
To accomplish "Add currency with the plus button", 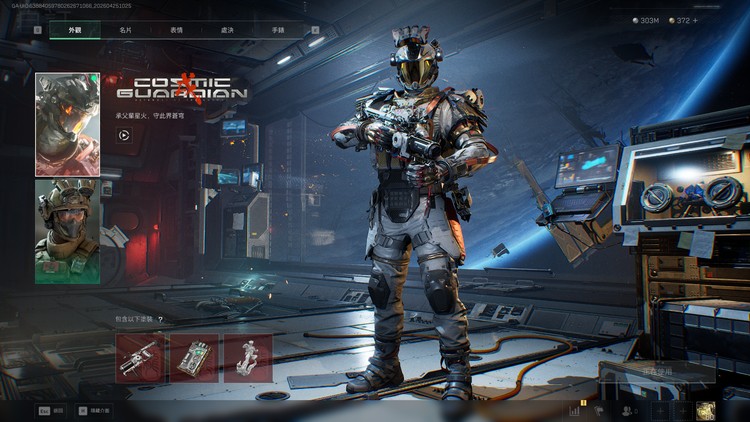I will pyautogui.click(x=696, y=20).
